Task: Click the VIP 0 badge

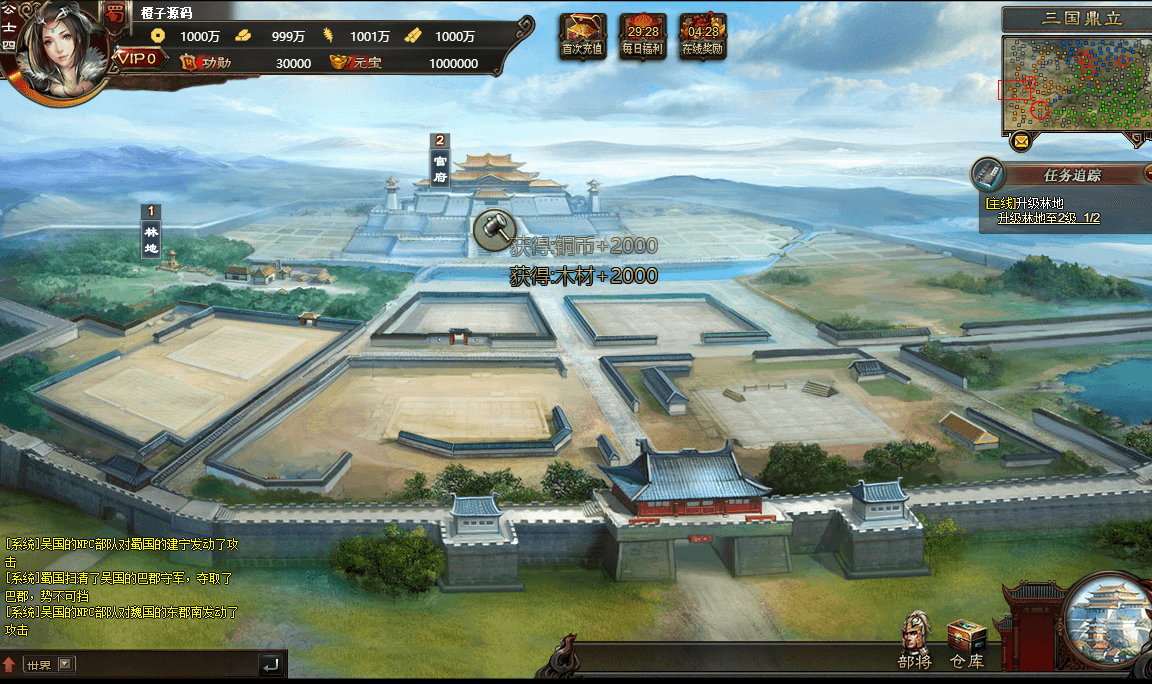Action: click(137, 58)
